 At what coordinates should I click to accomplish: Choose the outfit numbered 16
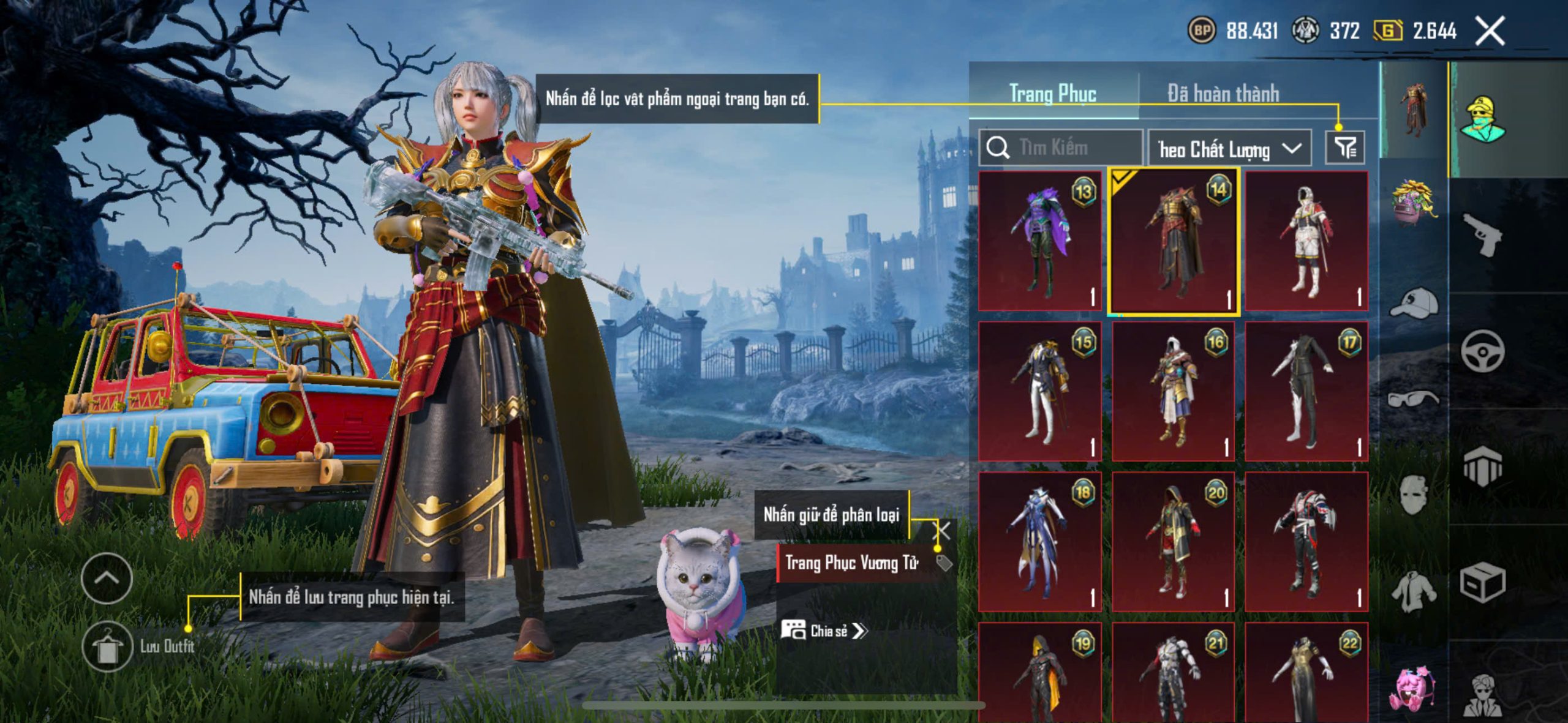(1174, 392)
